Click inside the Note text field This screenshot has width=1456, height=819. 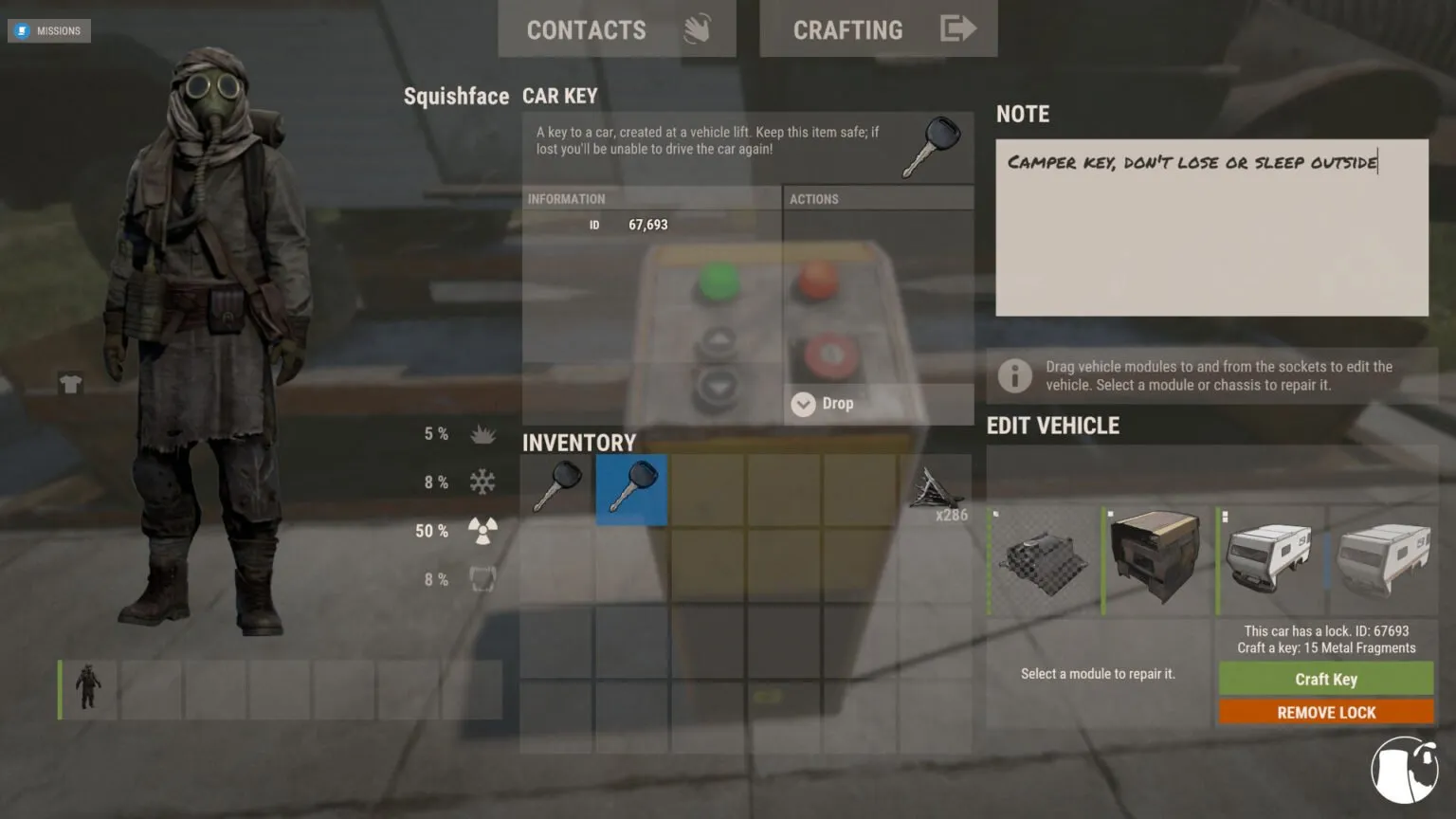(1210, 227)
